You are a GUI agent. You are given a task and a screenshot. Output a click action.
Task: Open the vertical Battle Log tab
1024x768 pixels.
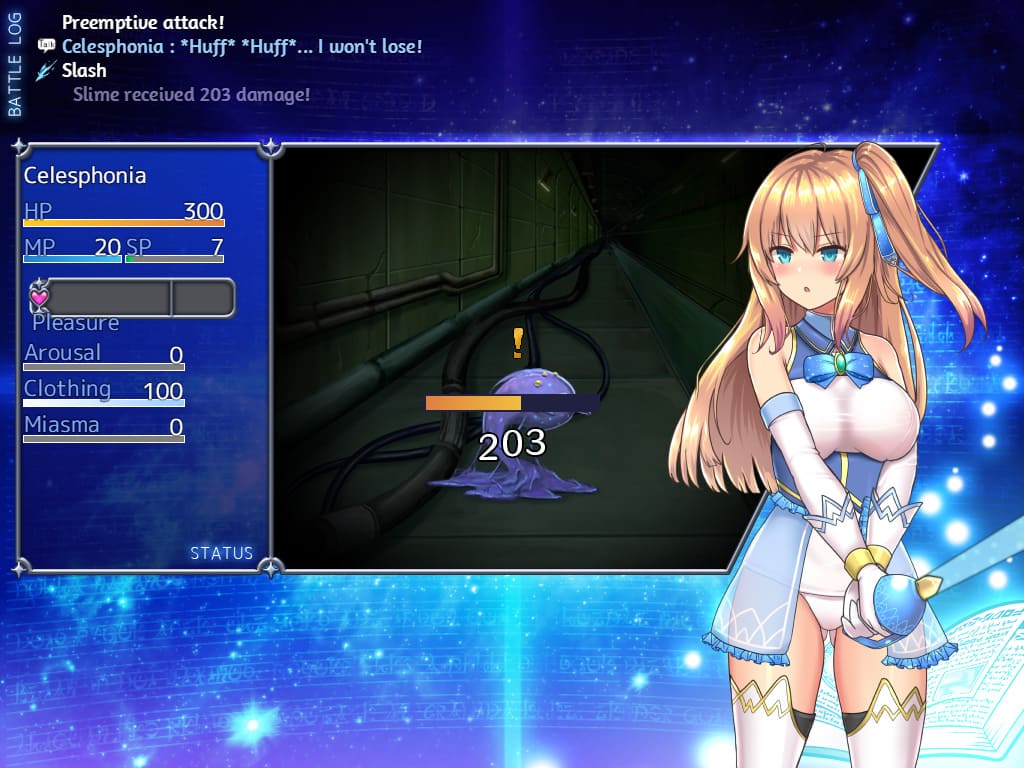[15, 62]
